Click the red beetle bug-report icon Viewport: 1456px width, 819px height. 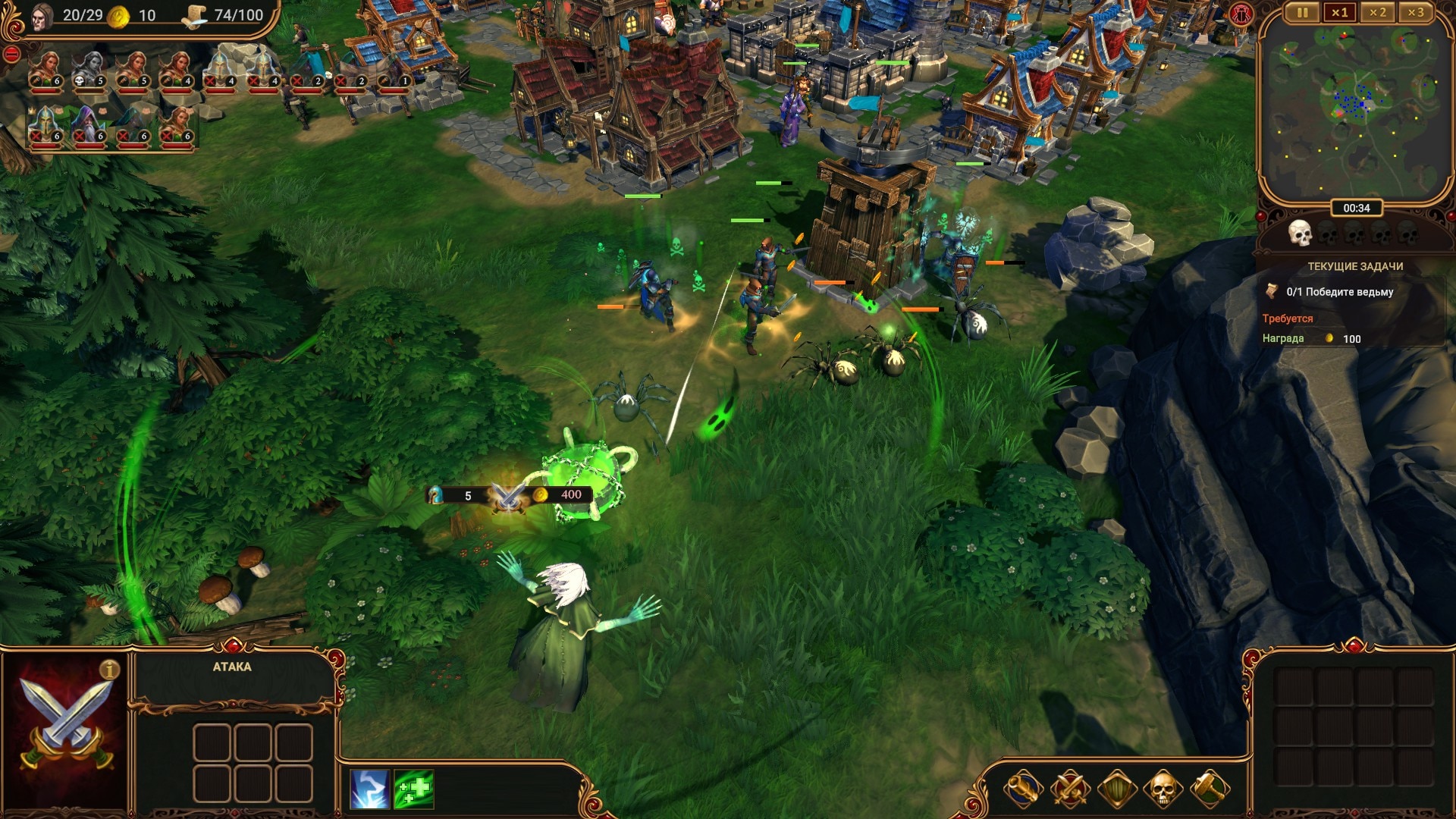tap(1241, 14)
